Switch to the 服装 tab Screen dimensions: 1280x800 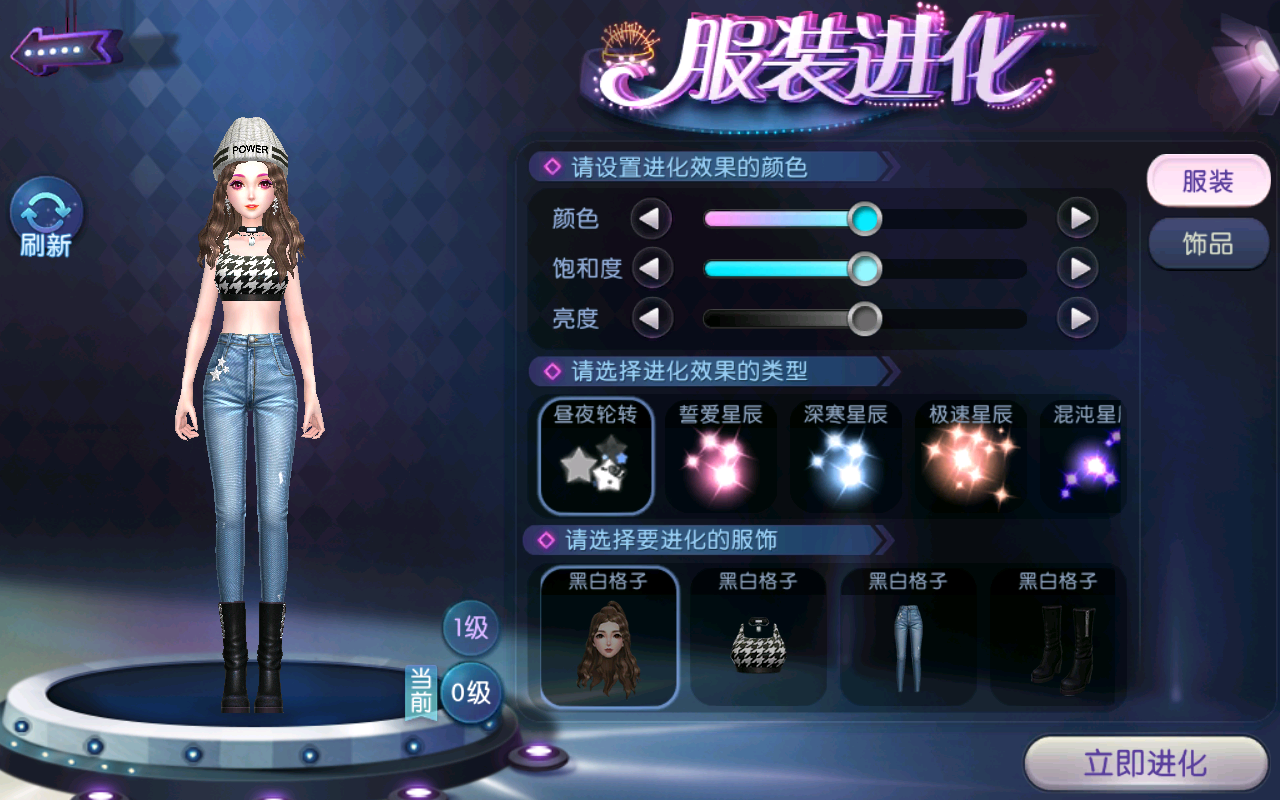coord(1208,182)
